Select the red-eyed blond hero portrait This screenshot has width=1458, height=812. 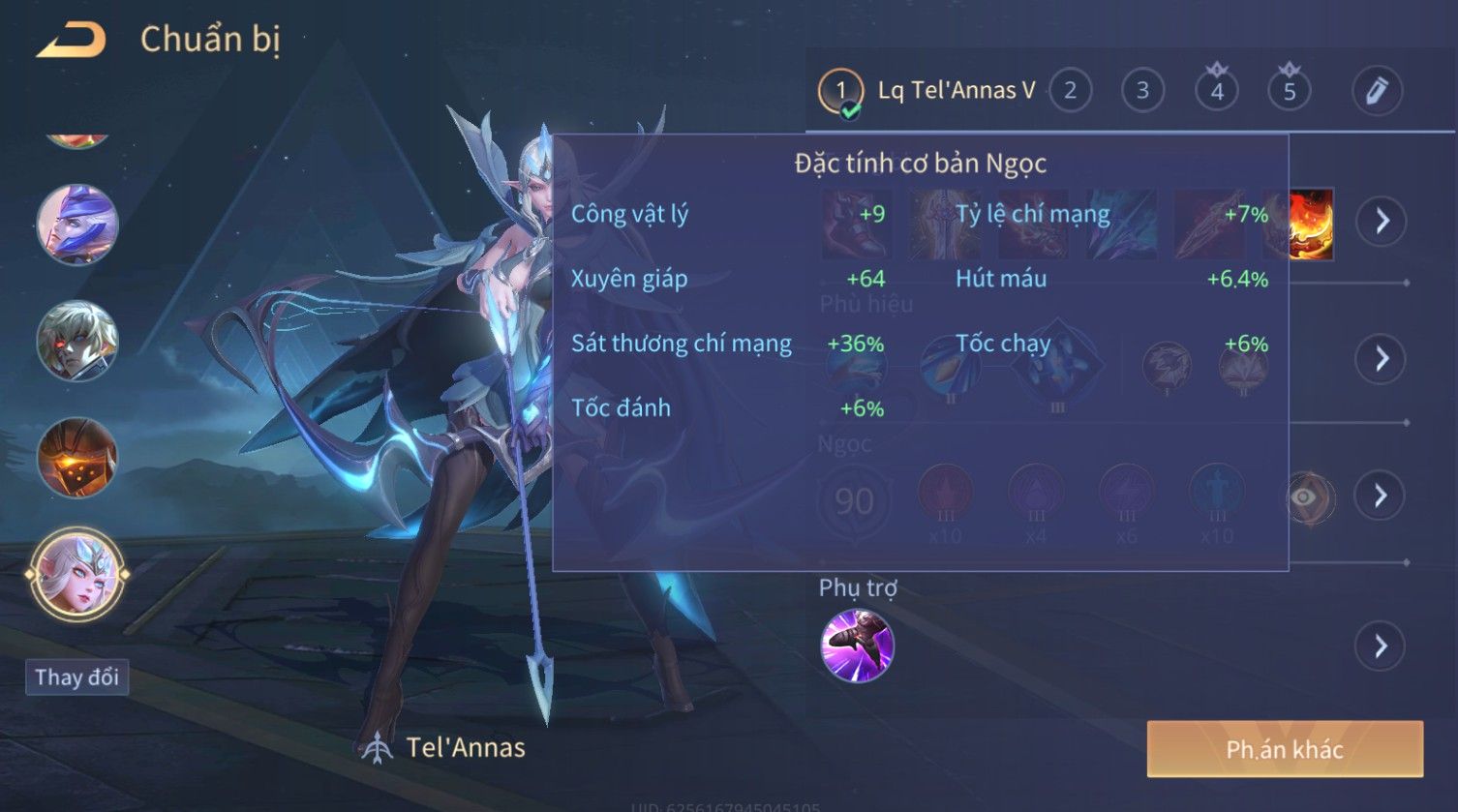click(77, 341)
